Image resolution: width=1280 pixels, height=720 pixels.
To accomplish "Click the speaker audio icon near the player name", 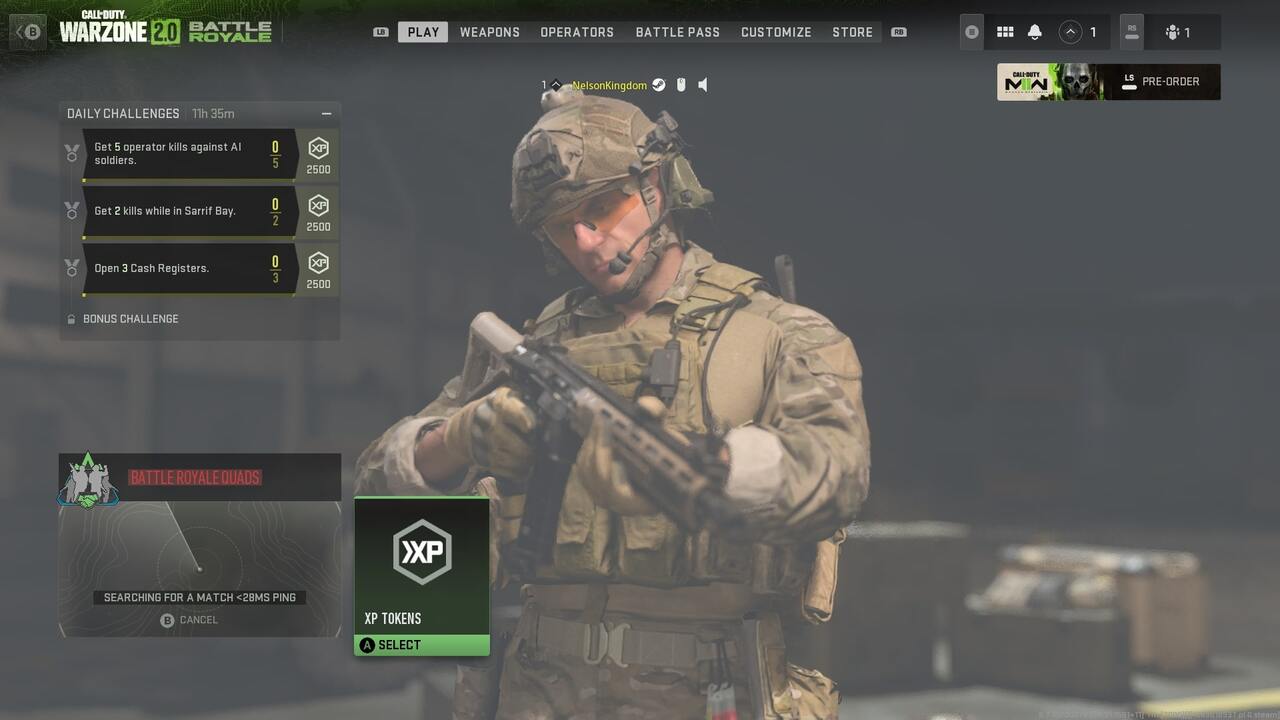I will point(703,85).
